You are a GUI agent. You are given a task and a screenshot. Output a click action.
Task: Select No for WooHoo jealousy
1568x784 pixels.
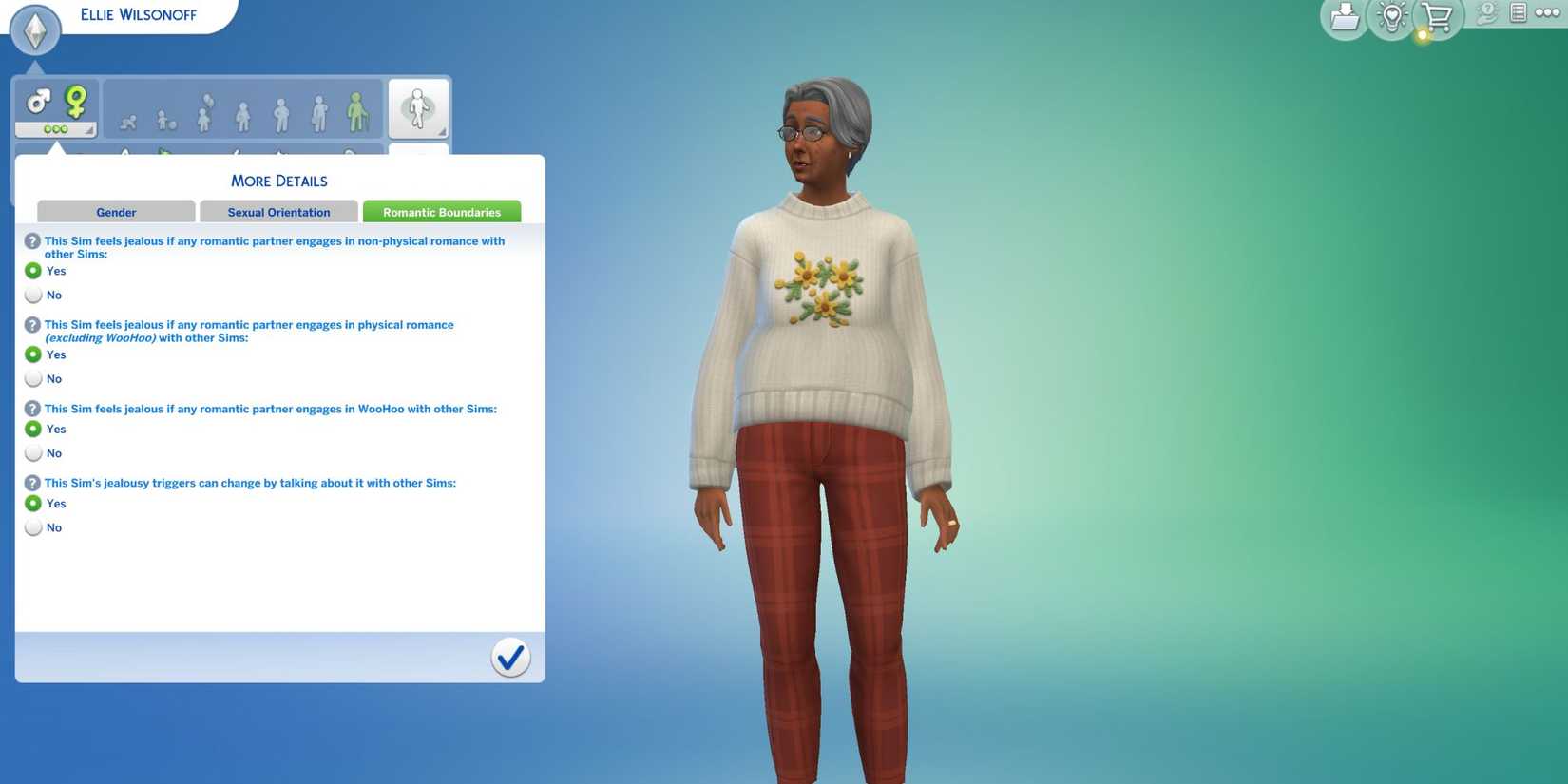(x=33, y=452)
